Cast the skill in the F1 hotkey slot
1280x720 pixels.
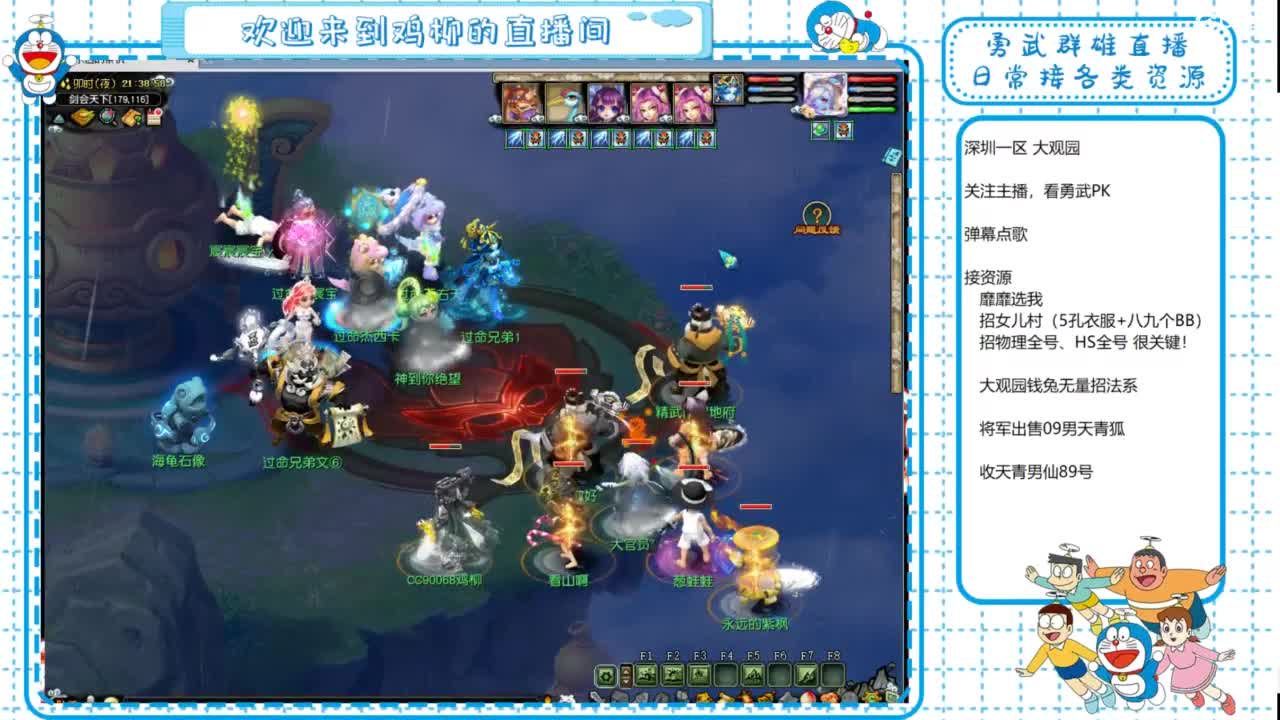[x=646, y=673]
